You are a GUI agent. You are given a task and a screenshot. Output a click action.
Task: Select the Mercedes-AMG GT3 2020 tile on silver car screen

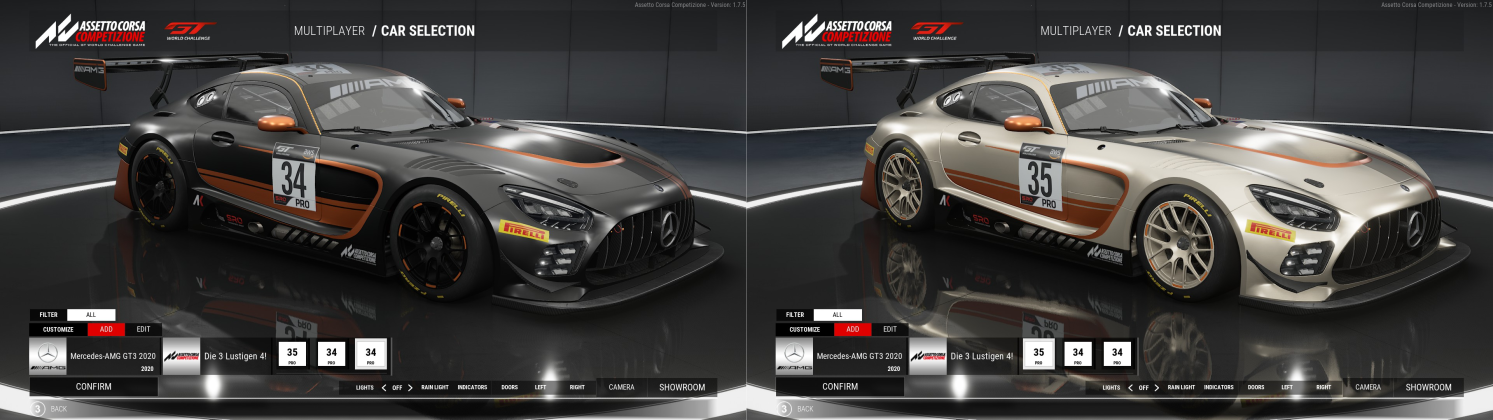[x=840, y=356]
